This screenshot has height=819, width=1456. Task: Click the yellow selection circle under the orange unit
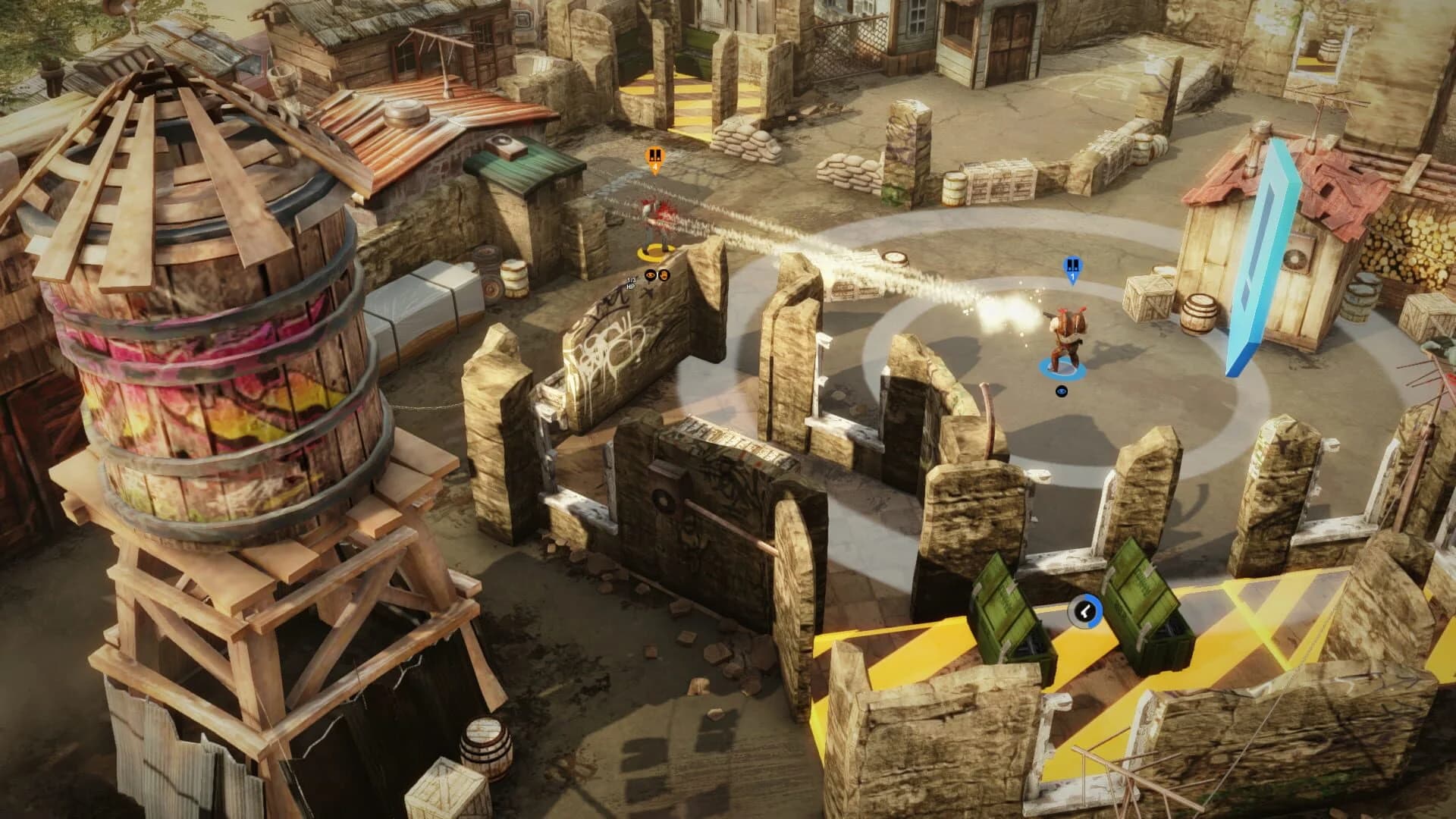656,251
